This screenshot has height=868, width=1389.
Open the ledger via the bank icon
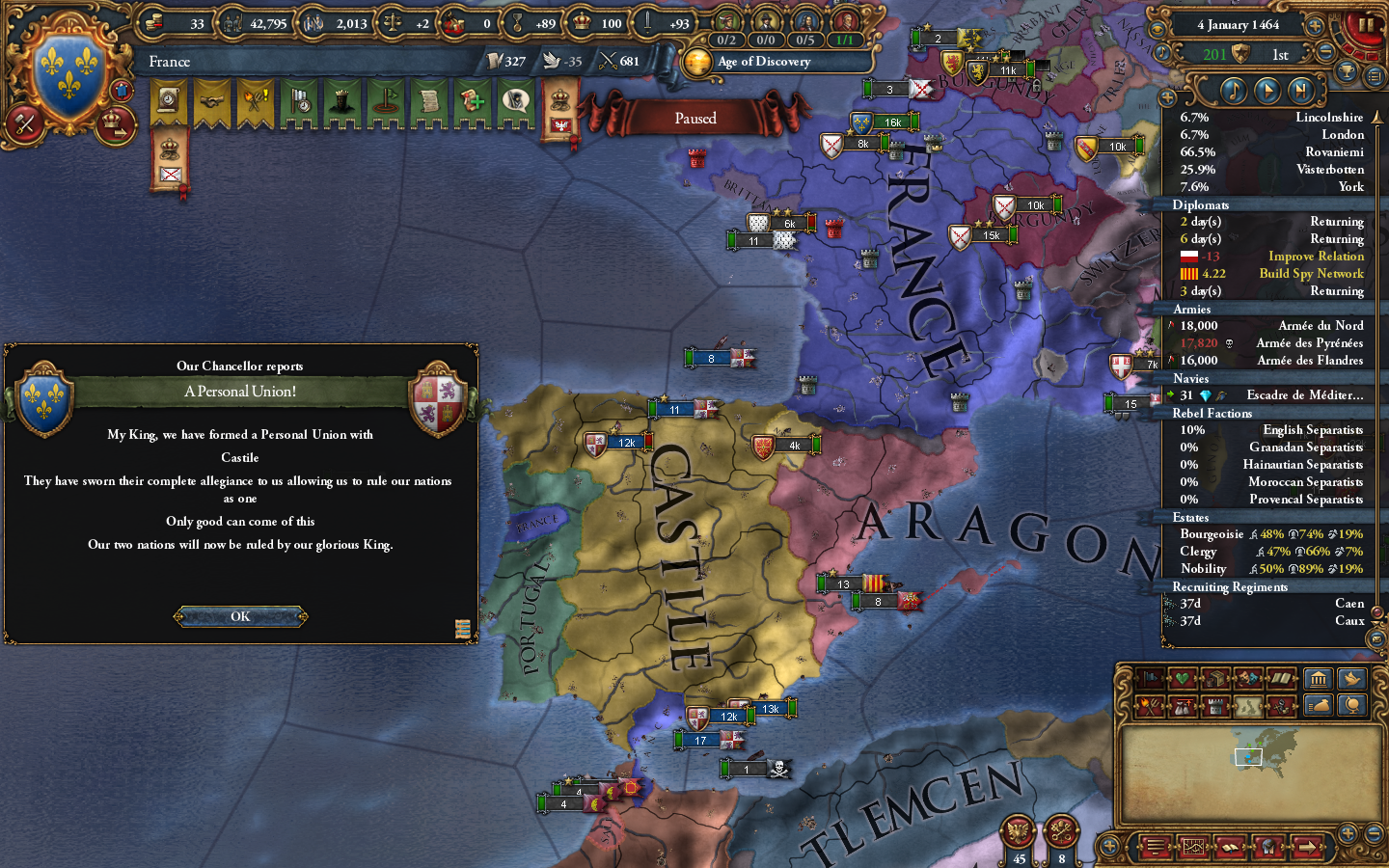tap(1318, 678)
